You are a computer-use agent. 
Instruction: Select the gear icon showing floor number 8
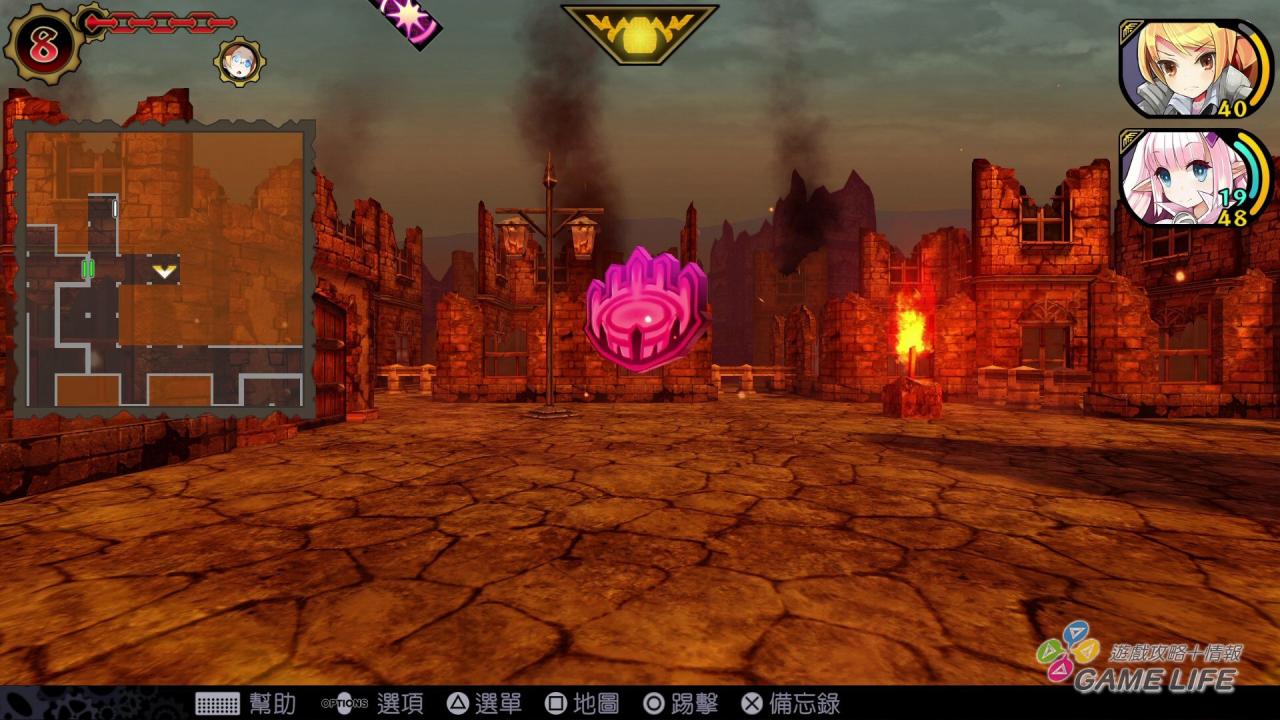tap(43, 44)
